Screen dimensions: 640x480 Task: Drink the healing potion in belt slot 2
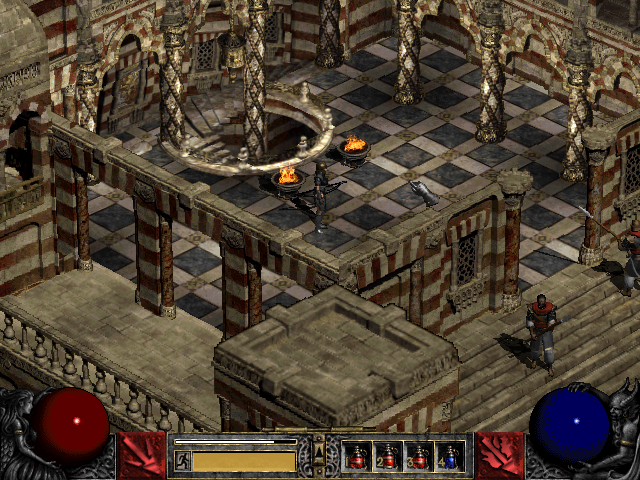tap(388, 458)
